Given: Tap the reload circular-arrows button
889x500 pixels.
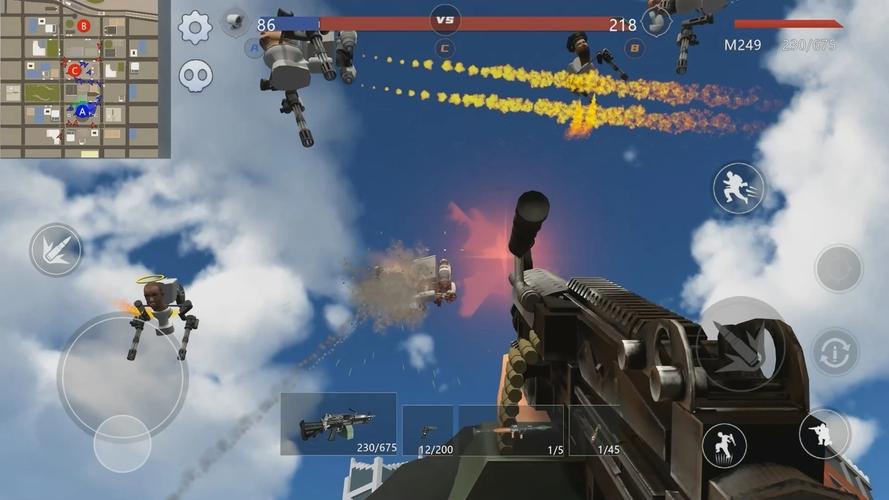Looking at the screenshot, I should (835, 352).
